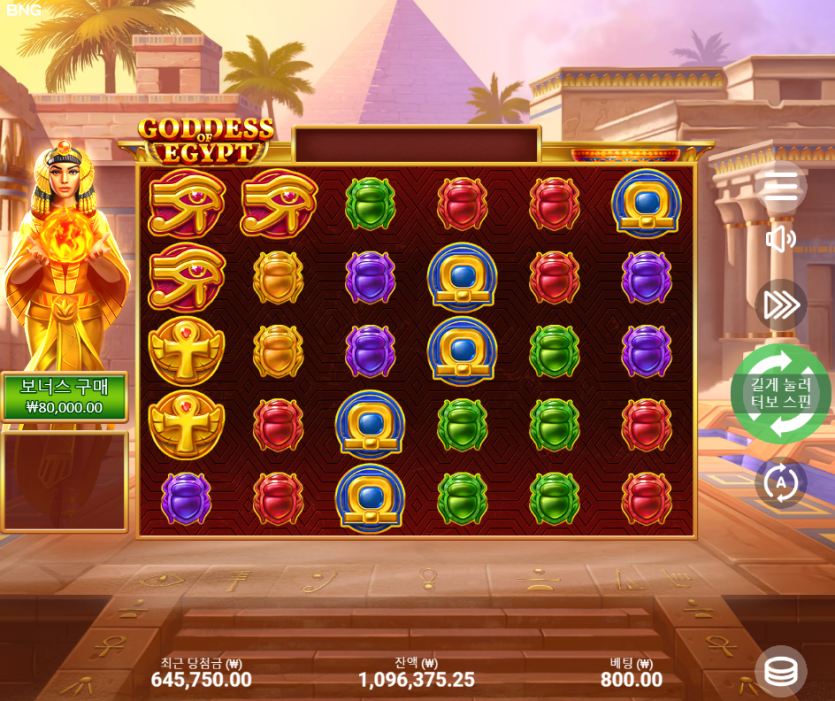
Task: Spin the reels with the green button
Action: pyautogui.click(x=780, y=393)
